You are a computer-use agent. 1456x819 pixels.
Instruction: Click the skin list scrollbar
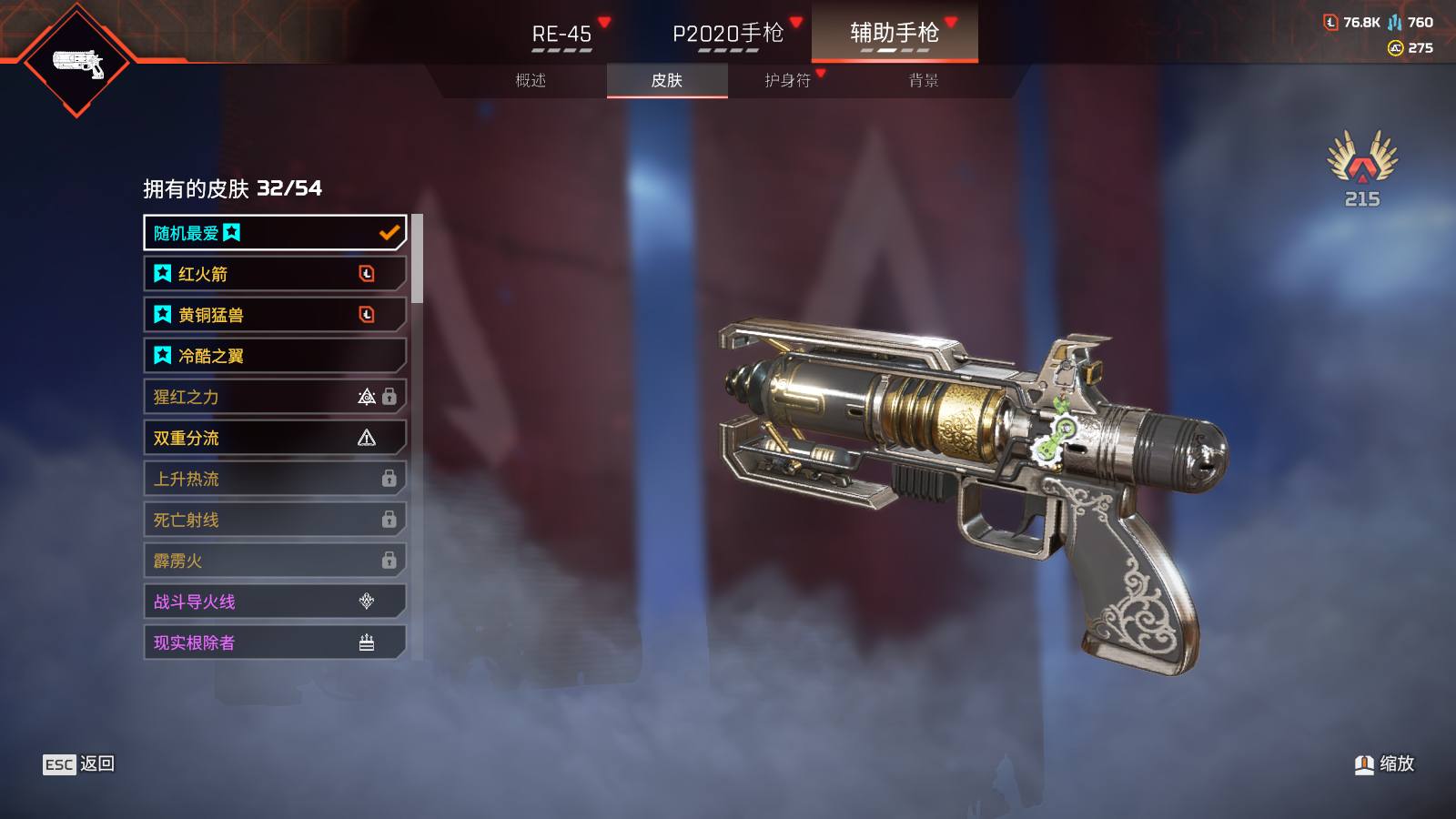tap(417, 258)
